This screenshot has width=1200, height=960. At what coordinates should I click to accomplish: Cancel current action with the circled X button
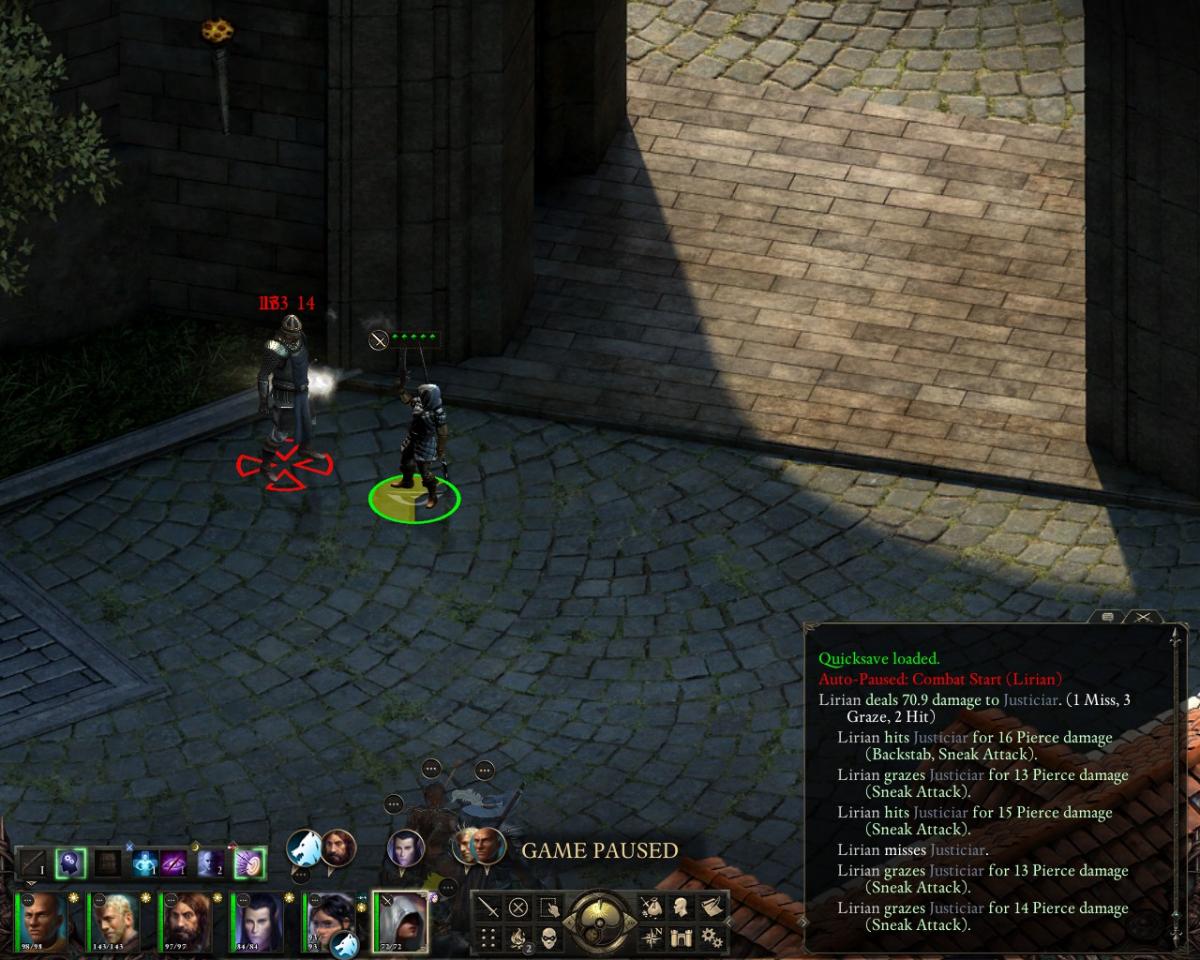(x=518, y=908)
